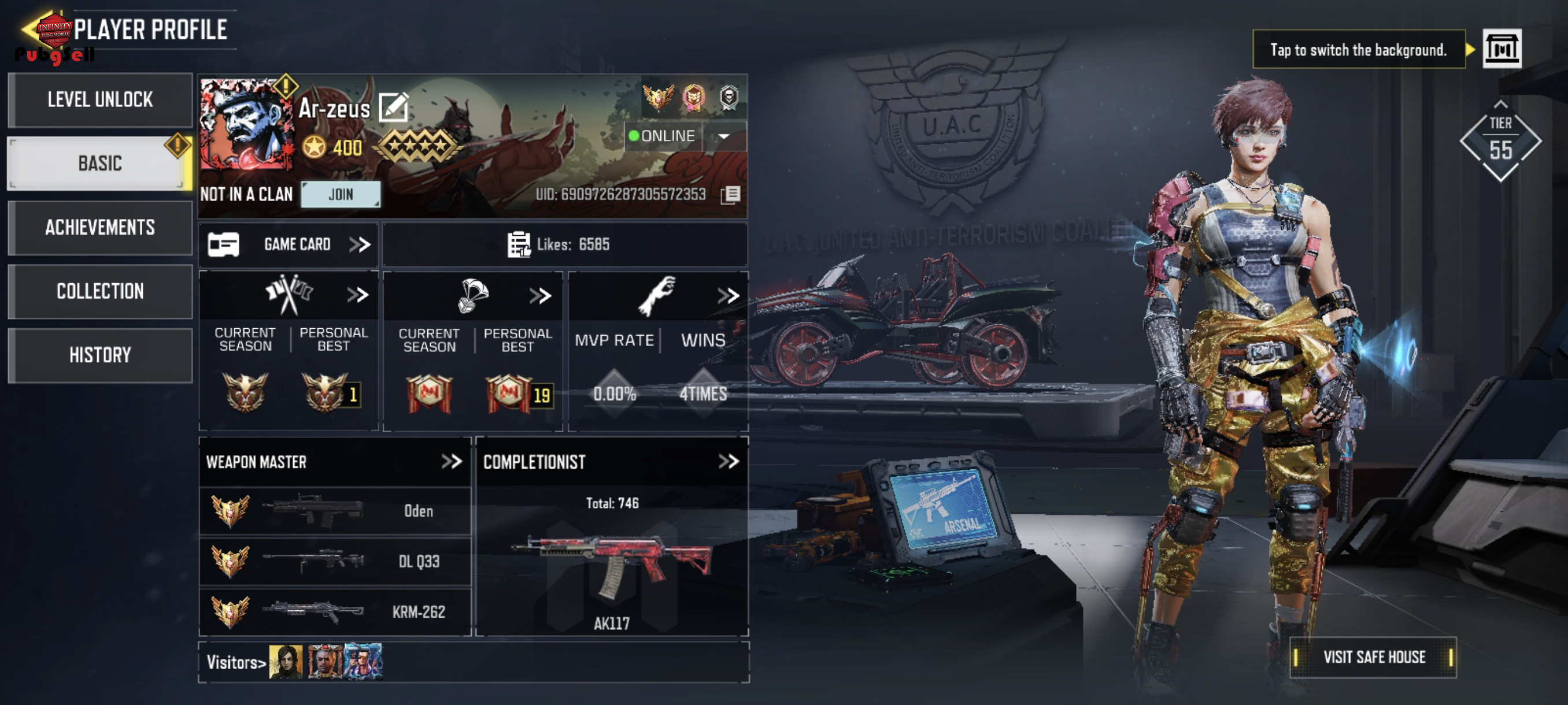Edit the Ar-zeus player name
This screenshot has height=705, width=1568.
pos(393,108)
